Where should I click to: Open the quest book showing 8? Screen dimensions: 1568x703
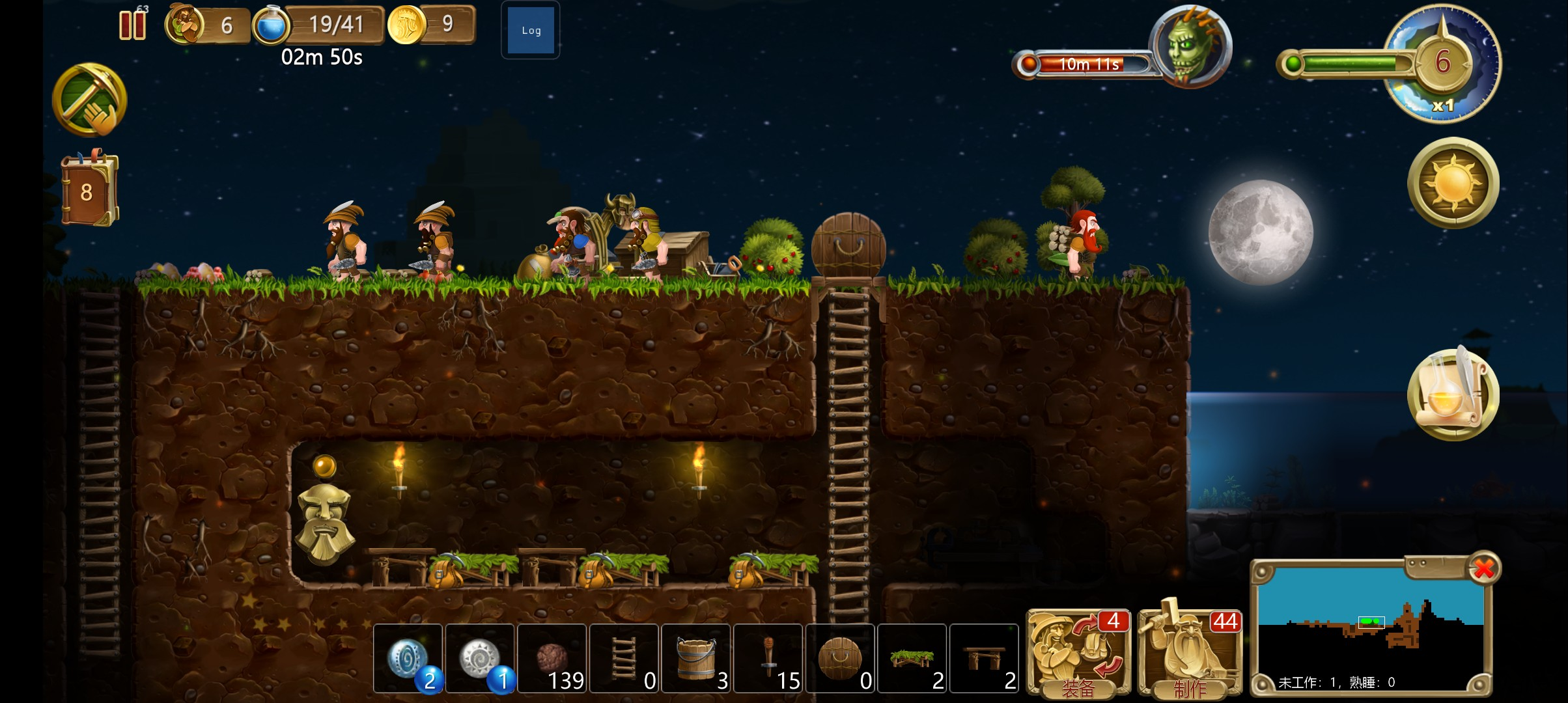point(89,191)
